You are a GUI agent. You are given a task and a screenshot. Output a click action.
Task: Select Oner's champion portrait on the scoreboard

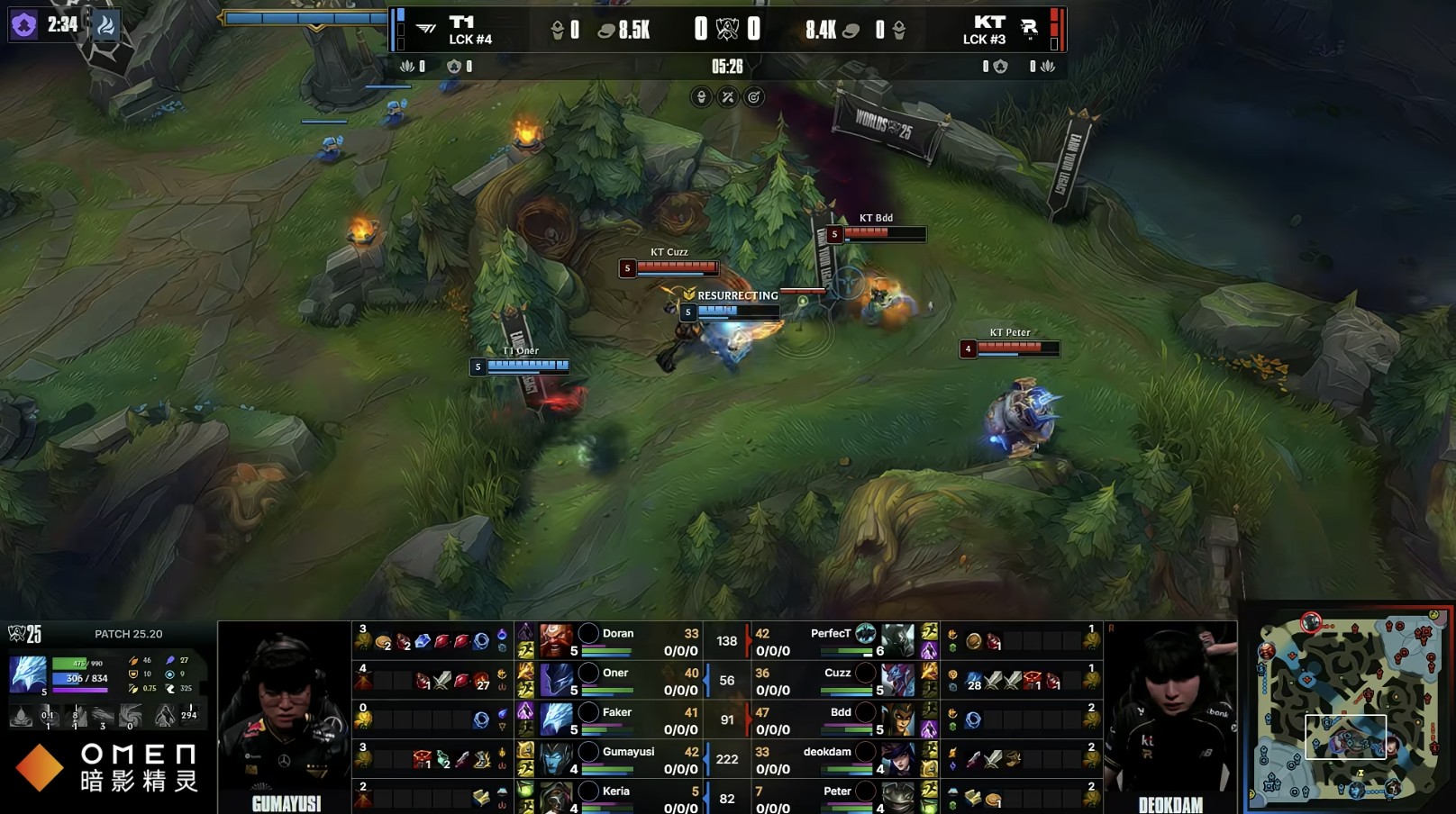[556, 680]
